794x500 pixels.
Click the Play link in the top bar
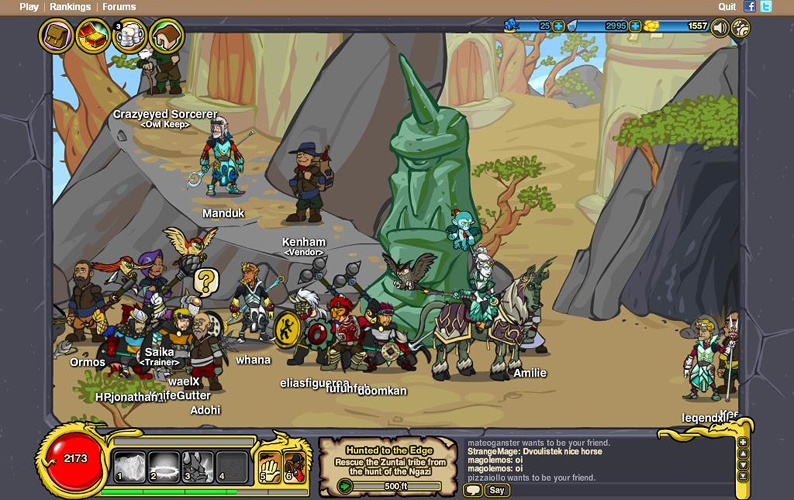pos(29,6)
